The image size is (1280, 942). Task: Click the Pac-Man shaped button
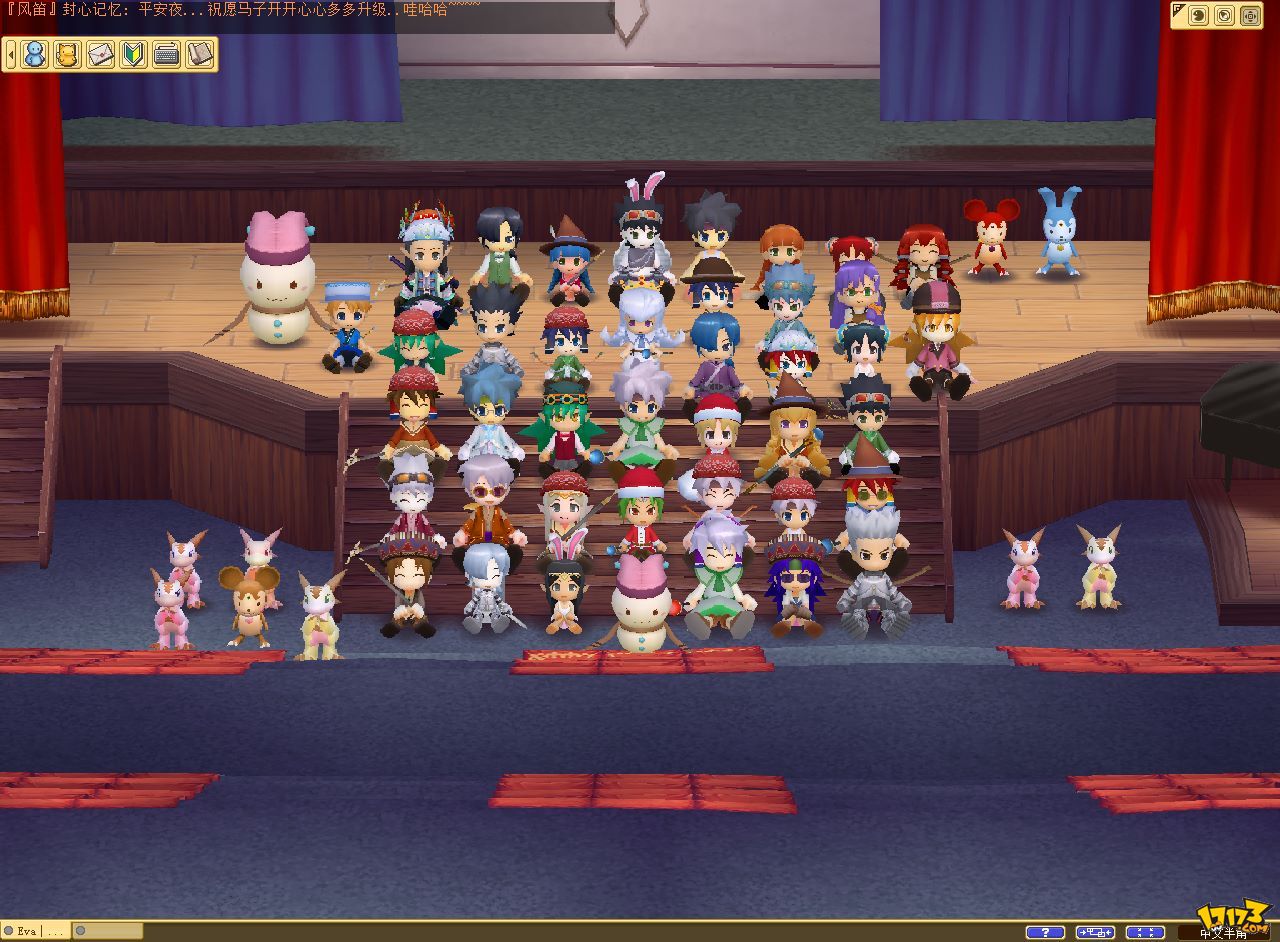(1197, 15)
